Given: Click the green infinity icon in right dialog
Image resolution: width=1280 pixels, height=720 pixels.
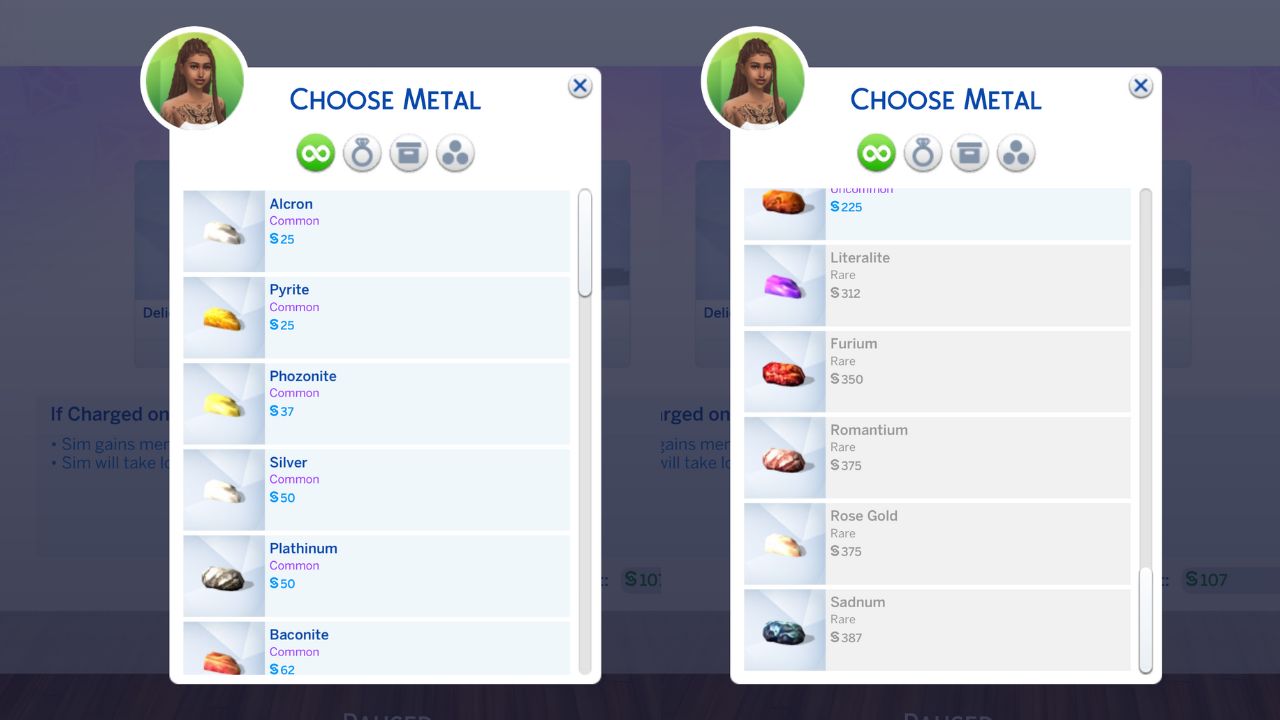Looking at the screenshot, I should coord(876,152).
